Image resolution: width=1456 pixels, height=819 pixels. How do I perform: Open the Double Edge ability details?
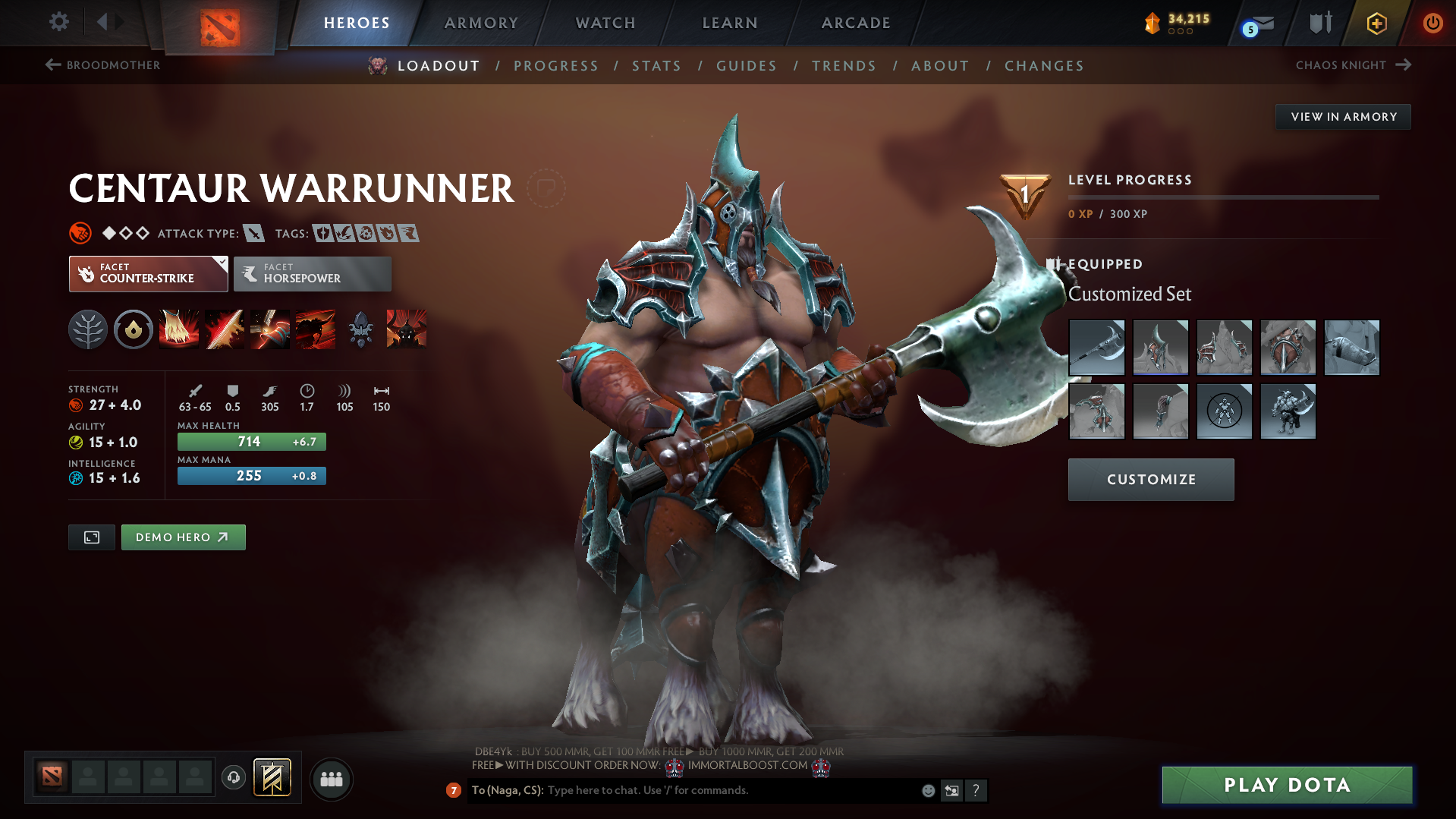(x=225, y=329)
